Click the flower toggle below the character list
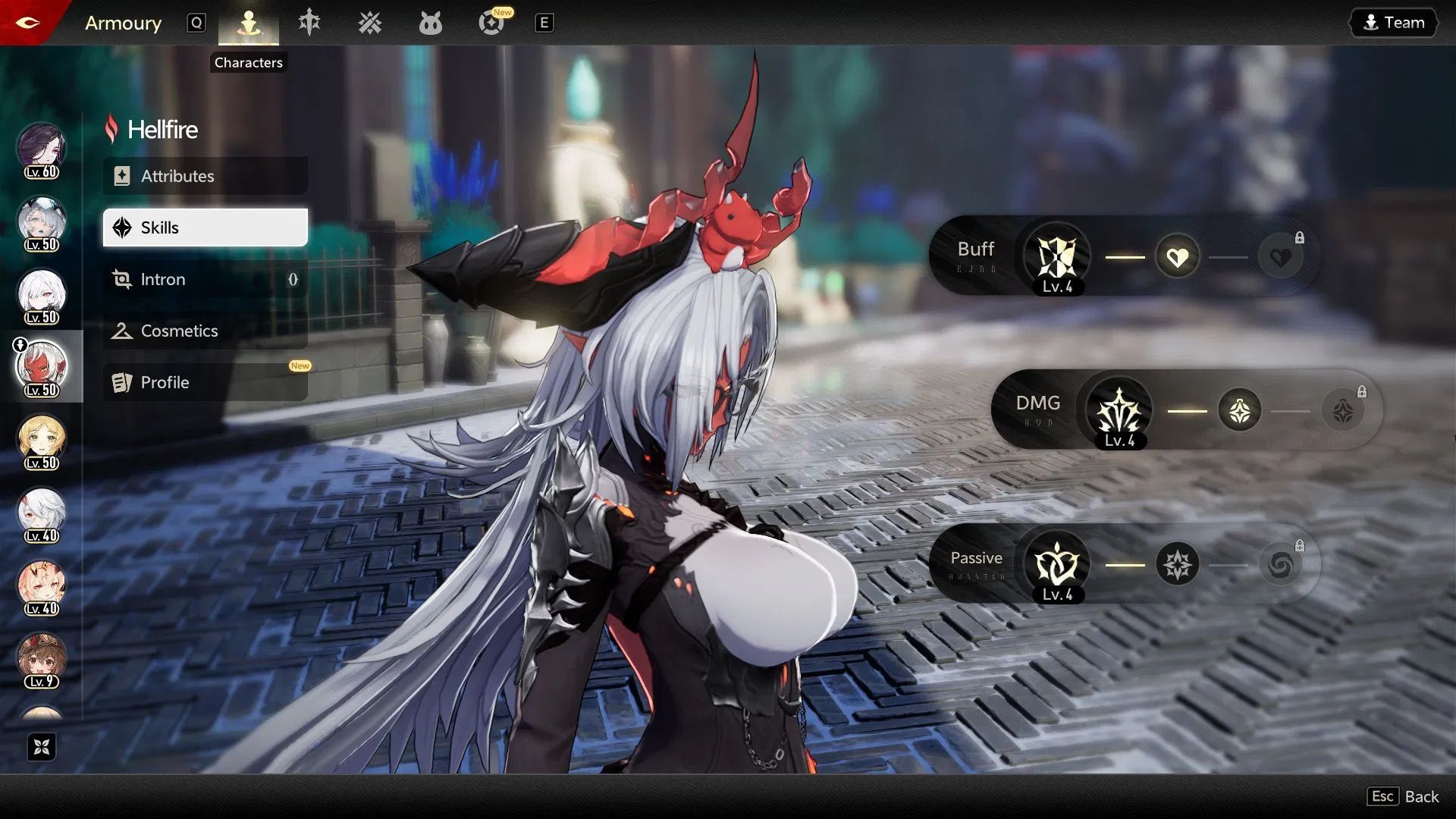The image size is (1456, 819). [x=42, y=747]
